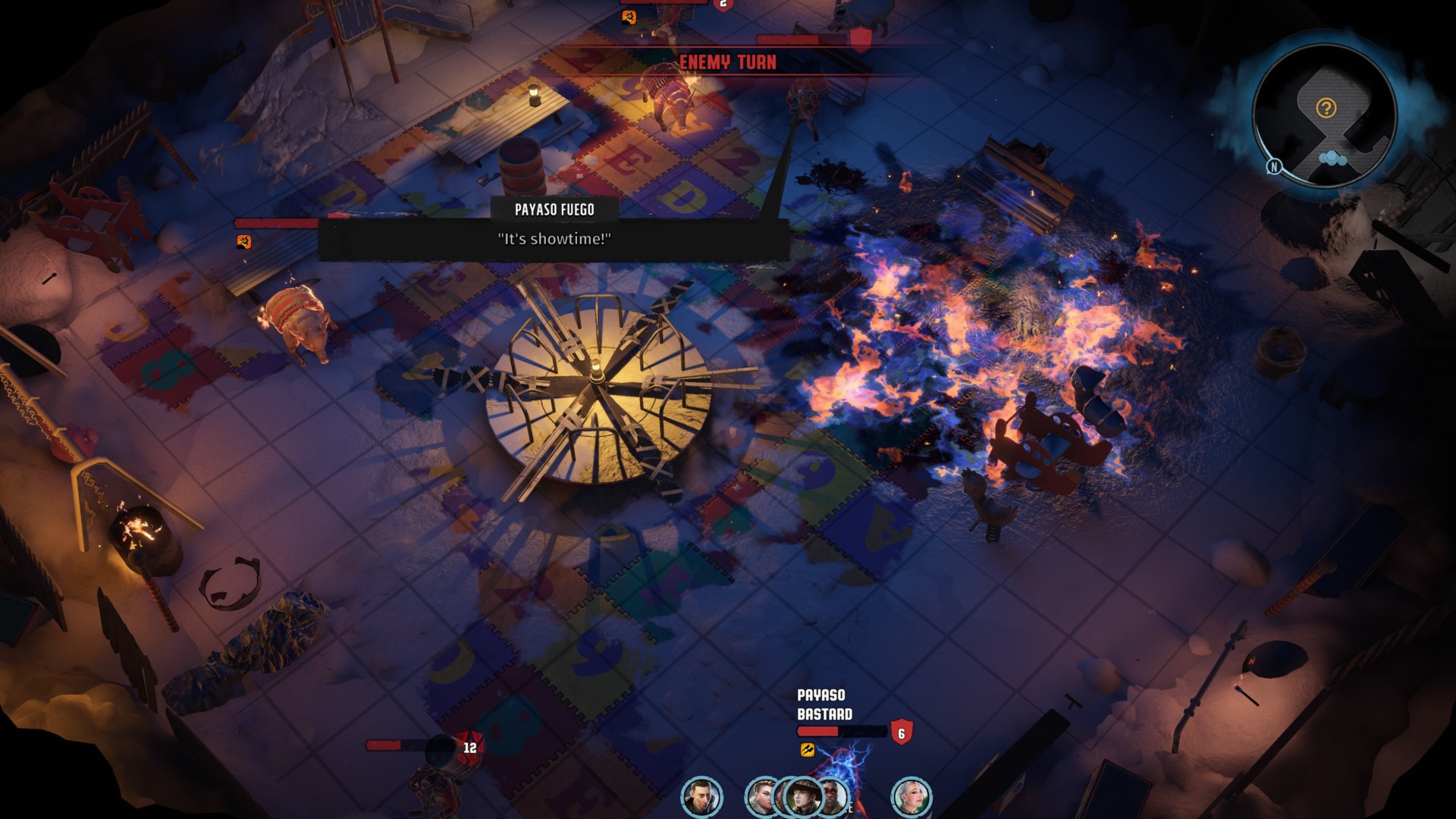This screenshot has width=1456, height=819.
Task: Click the north compass indicator on minimap
Action: pyautogui.click(x=1274, y=166)
